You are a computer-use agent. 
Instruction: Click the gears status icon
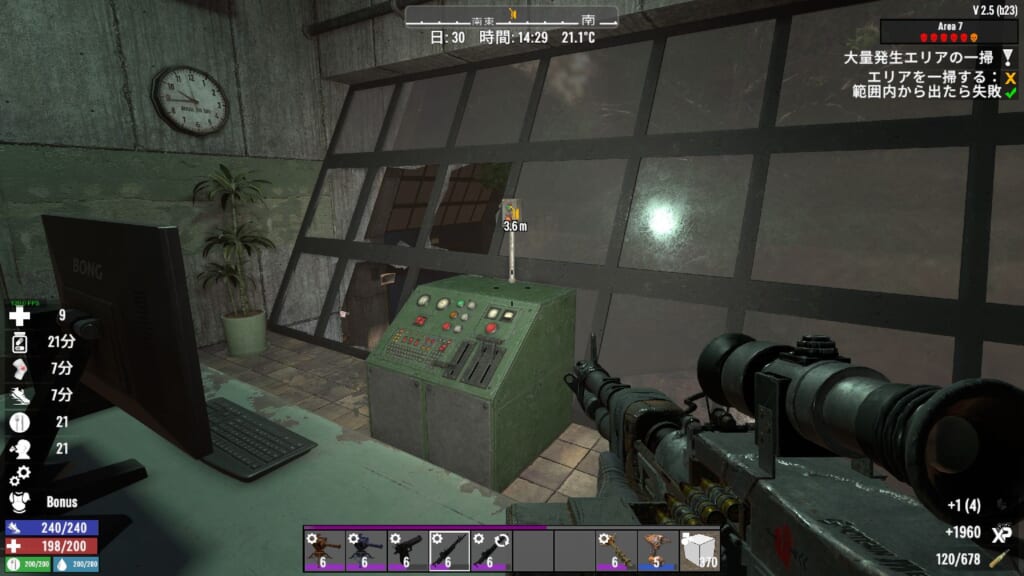(19, 475)
